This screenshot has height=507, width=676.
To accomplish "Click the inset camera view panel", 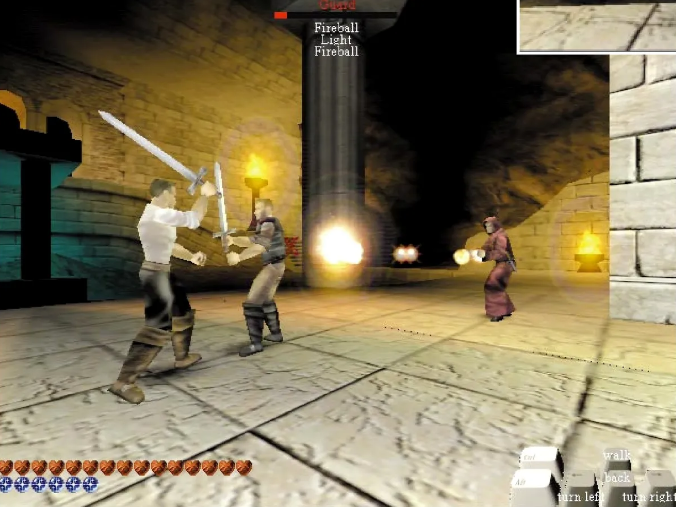I will (597, 25).
